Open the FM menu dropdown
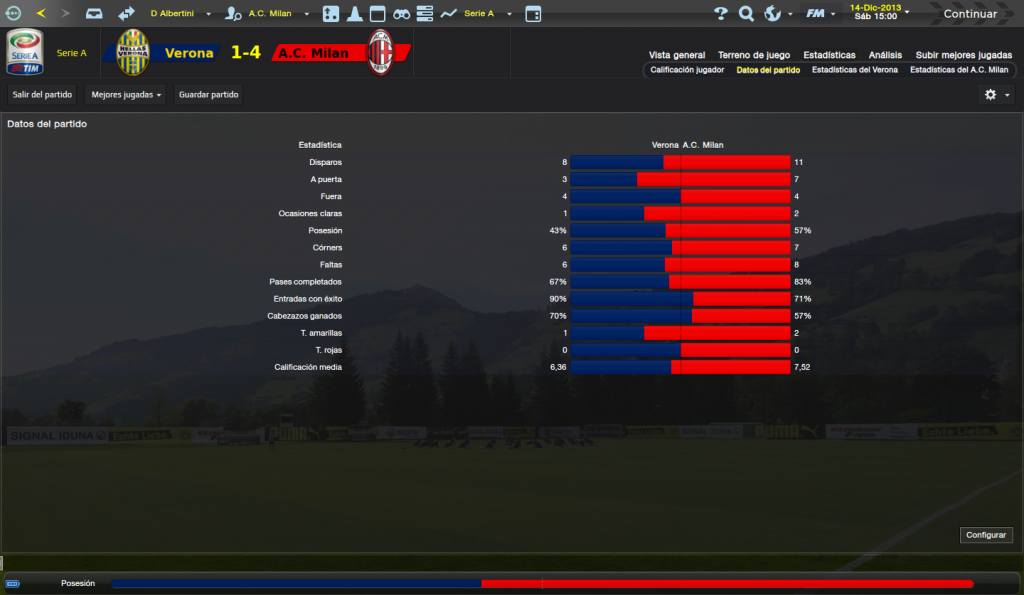The image size is (1024, 595). (x=820, y=14)
